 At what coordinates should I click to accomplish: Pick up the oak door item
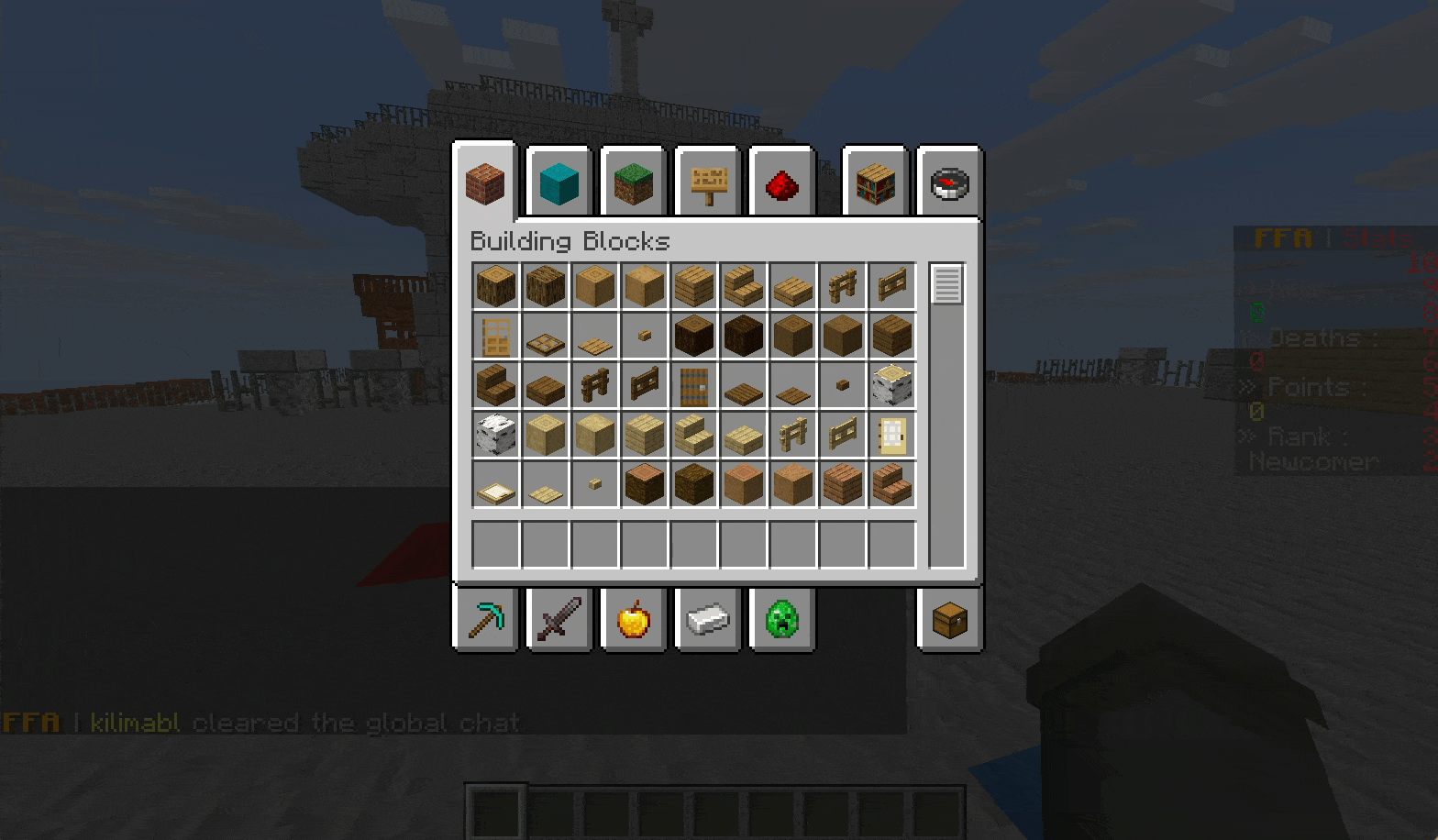coord(496,337)
